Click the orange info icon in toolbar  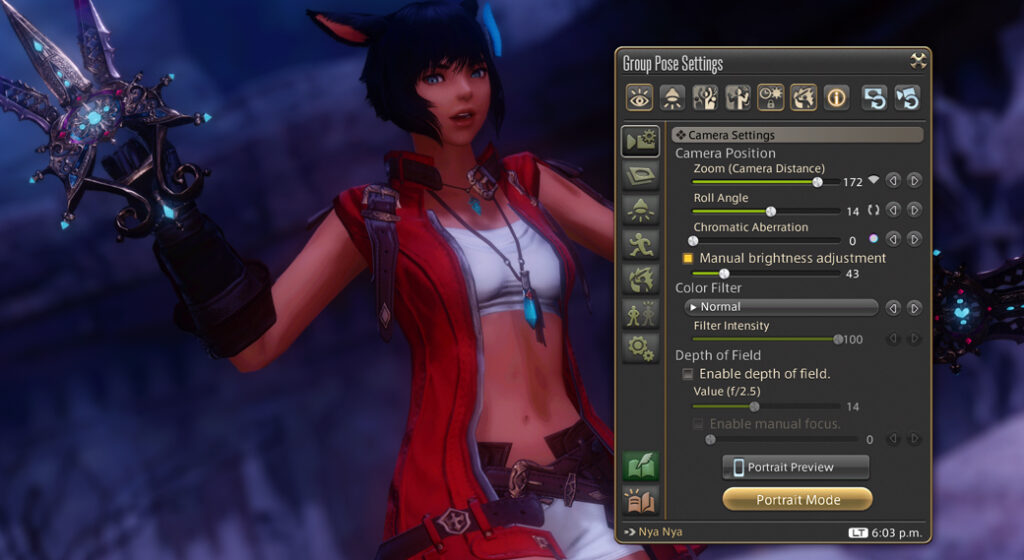point(837,97)
